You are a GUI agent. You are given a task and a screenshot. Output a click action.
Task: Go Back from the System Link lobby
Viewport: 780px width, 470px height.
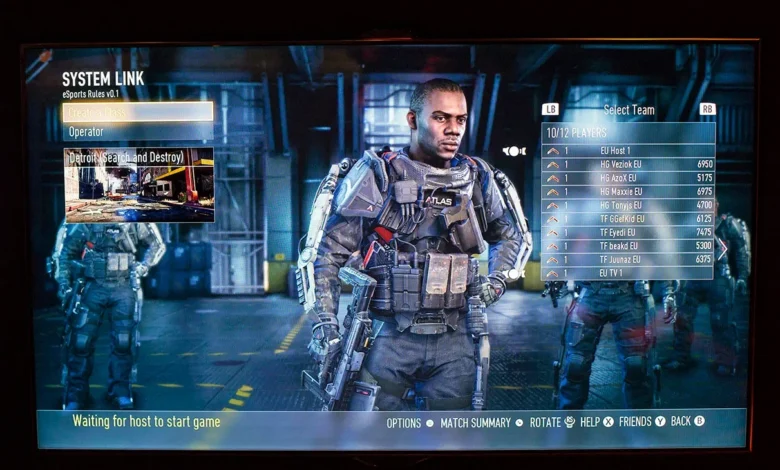coord(687,422)
